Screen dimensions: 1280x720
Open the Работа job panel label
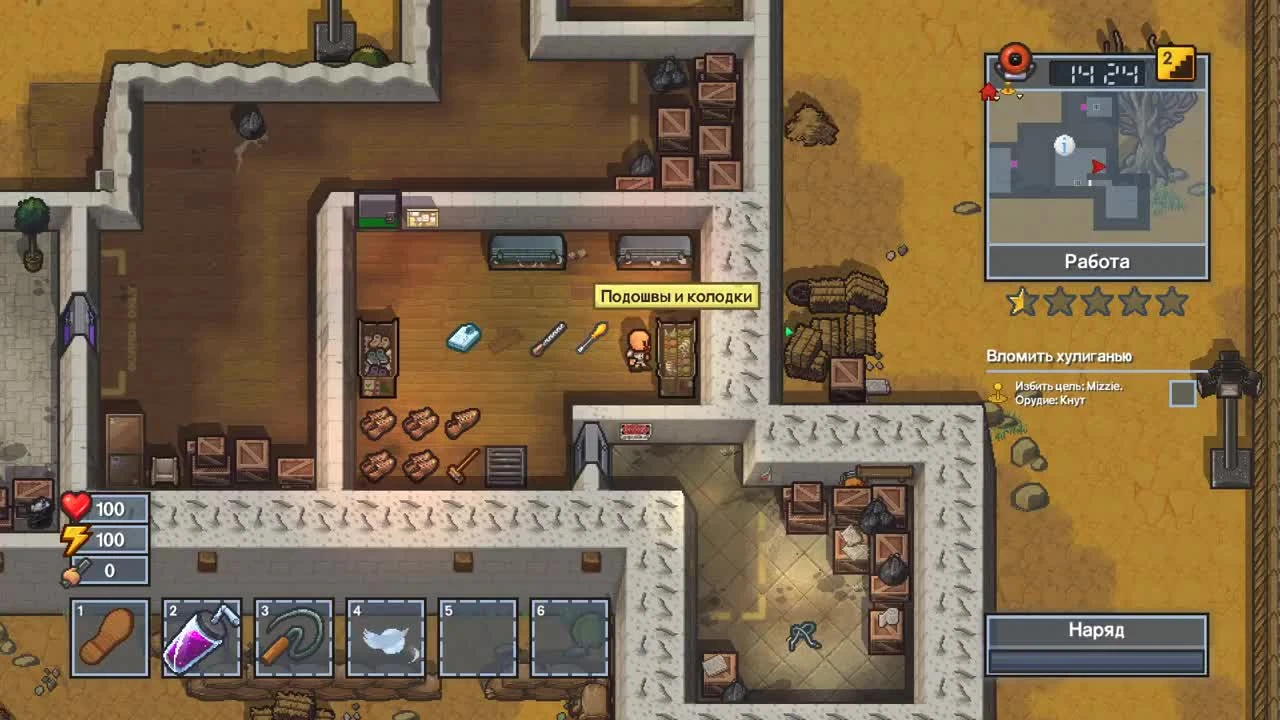1097,261
